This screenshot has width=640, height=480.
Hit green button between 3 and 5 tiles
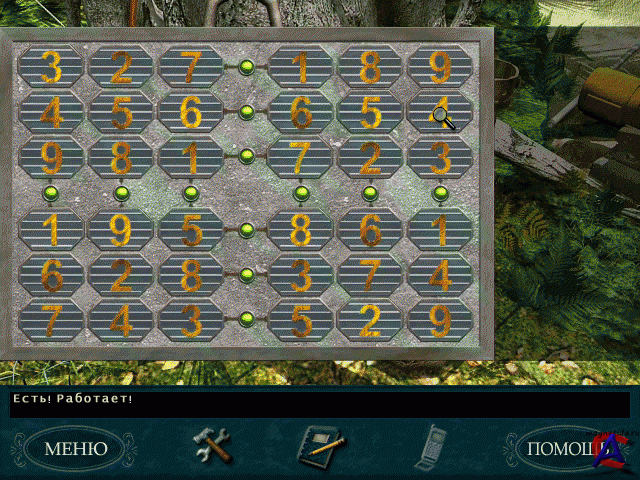[247, 319]
